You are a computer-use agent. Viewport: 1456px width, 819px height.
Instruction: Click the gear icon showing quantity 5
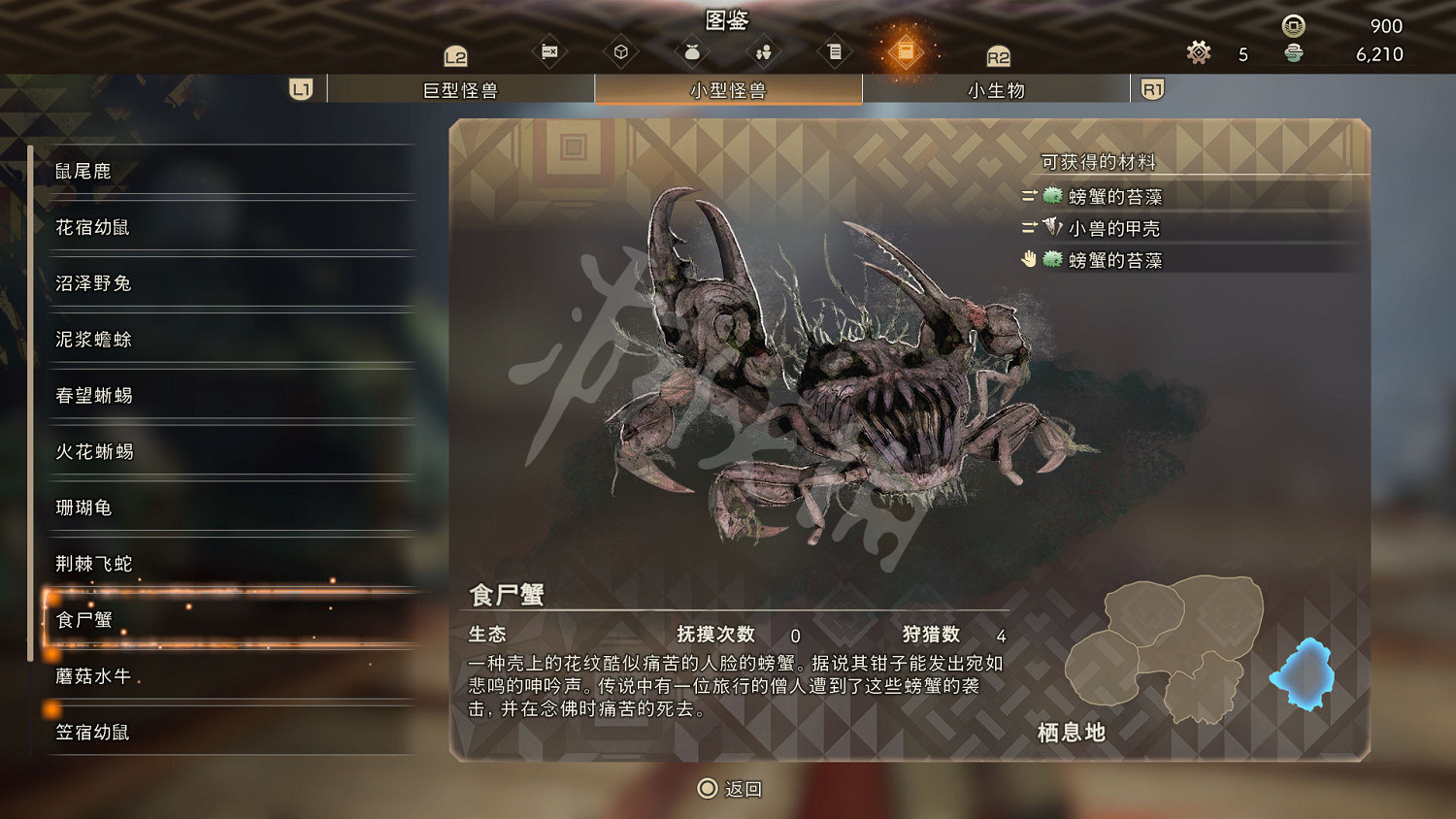click(1199, 53)
